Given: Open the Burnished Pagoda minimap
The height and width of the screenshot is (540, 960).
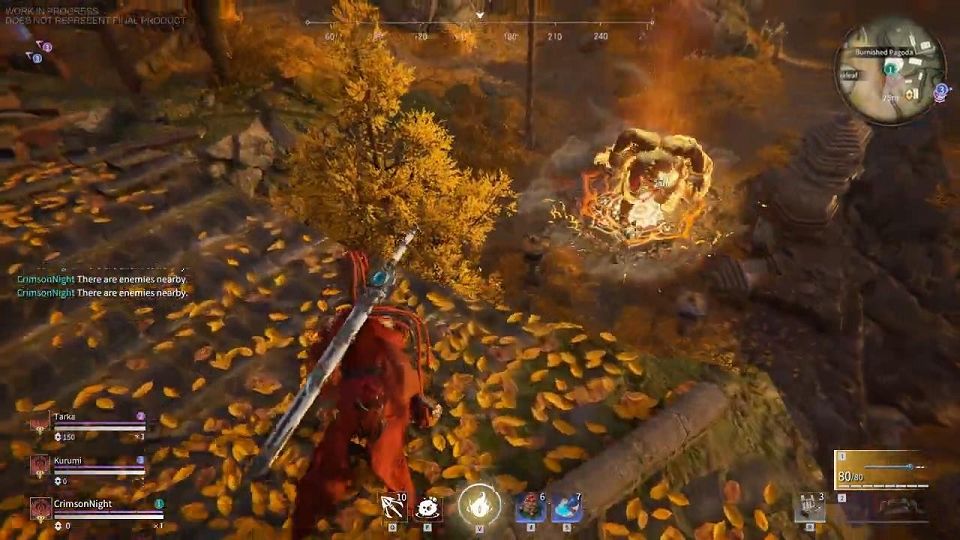Looking at the screenshot, I should [890, 72].
